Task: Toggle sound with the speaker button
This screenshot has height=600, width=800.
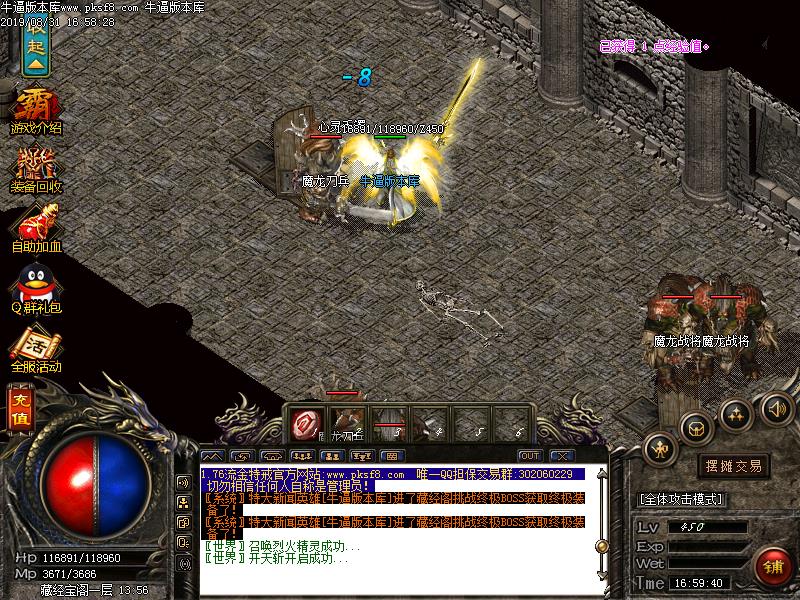Action: (x=776, y=408)
